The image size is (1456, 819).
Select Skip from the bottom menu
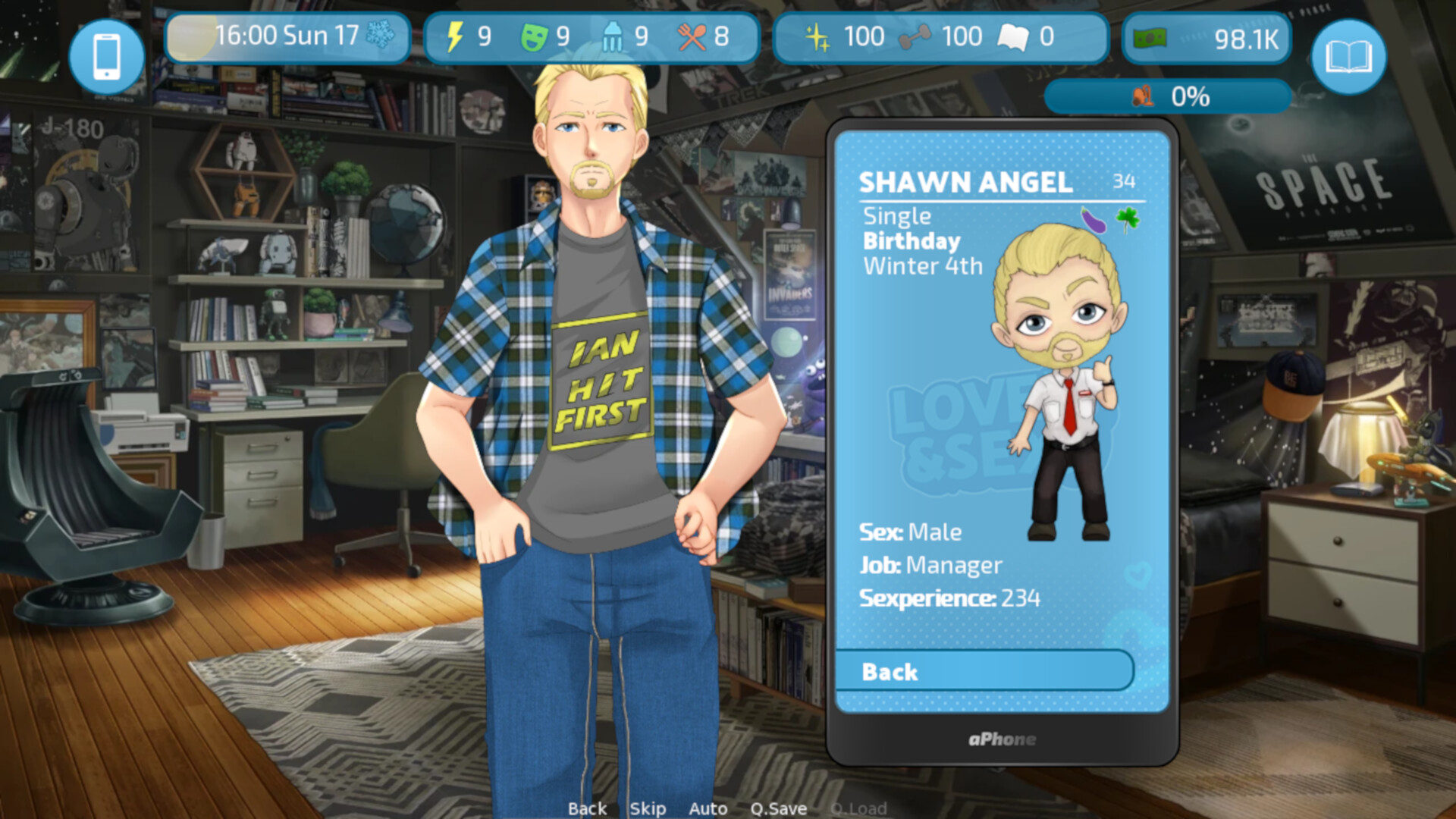[647, 808]
